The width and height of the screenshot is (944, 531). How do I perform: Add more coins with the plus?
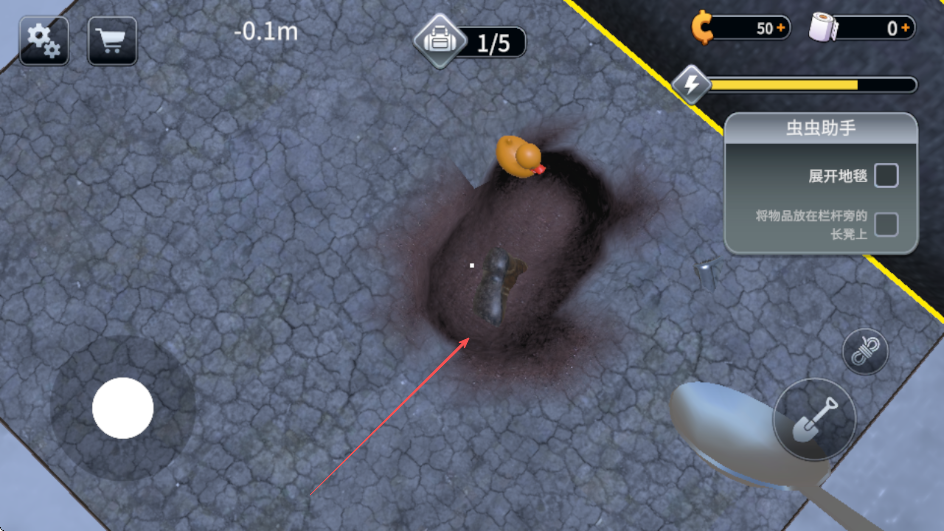(x=782, y=28)
